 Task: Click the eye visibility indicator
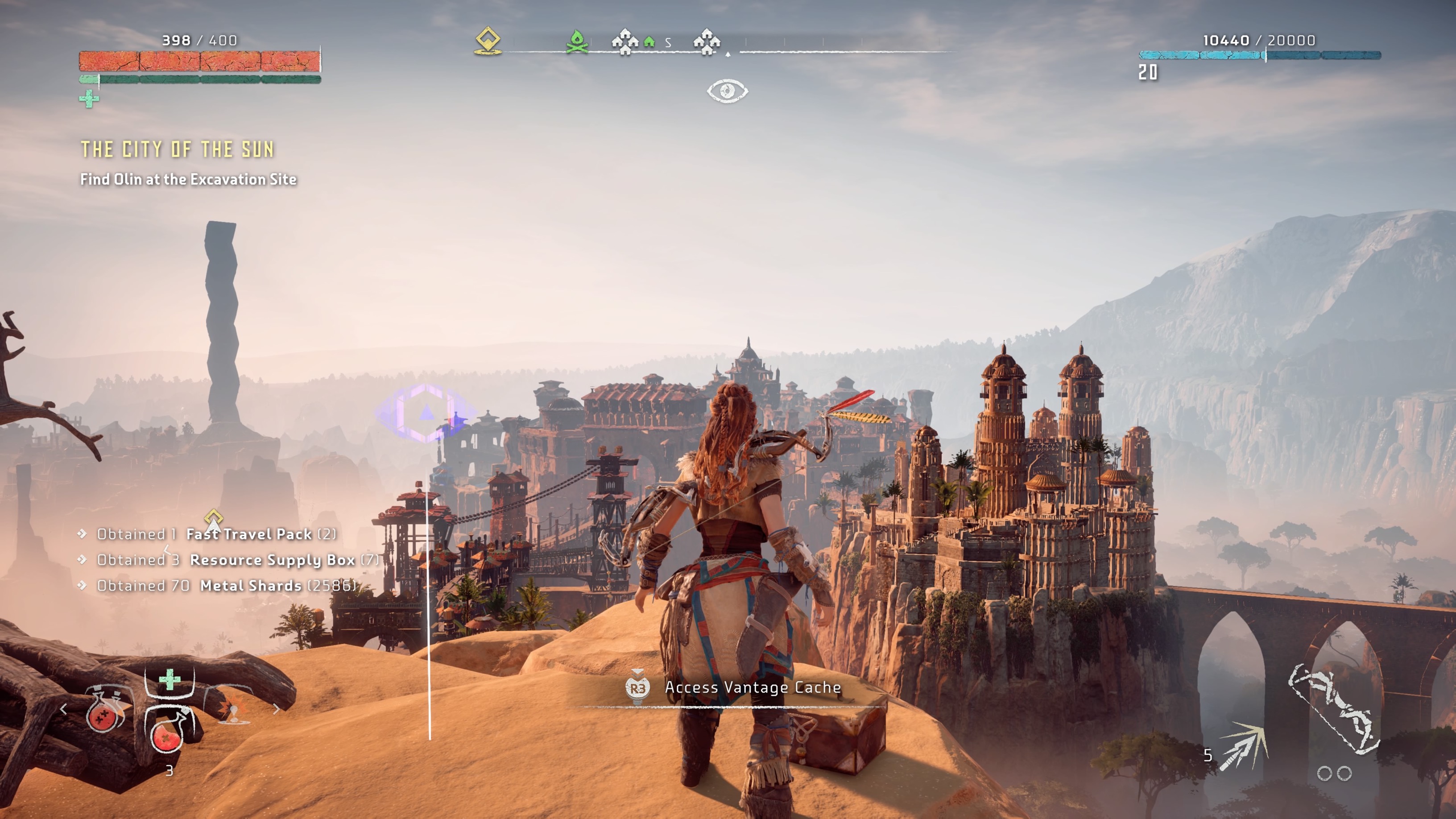[x=727, y=91]
